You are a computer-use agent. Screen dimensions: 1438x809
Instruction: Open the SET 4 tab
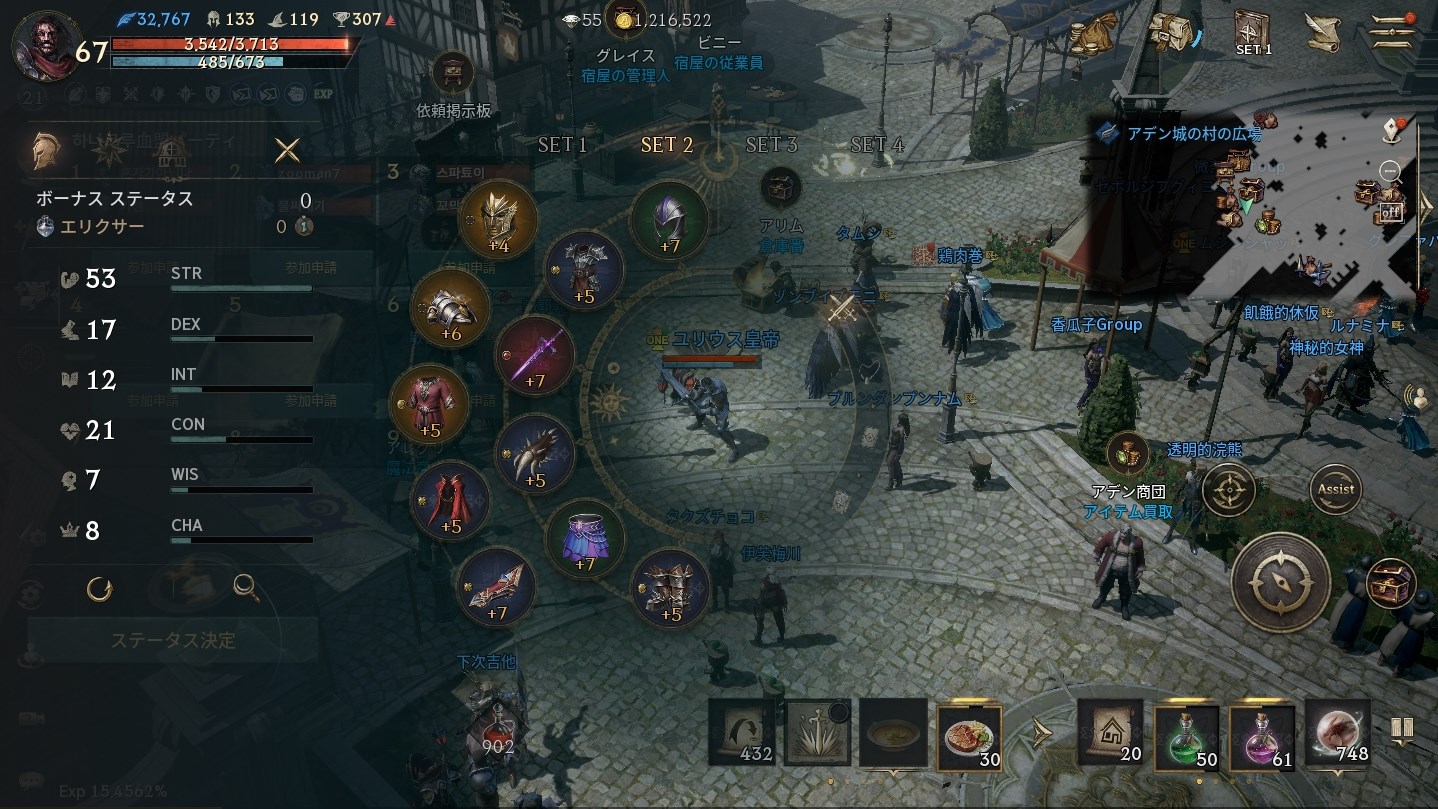876,145
